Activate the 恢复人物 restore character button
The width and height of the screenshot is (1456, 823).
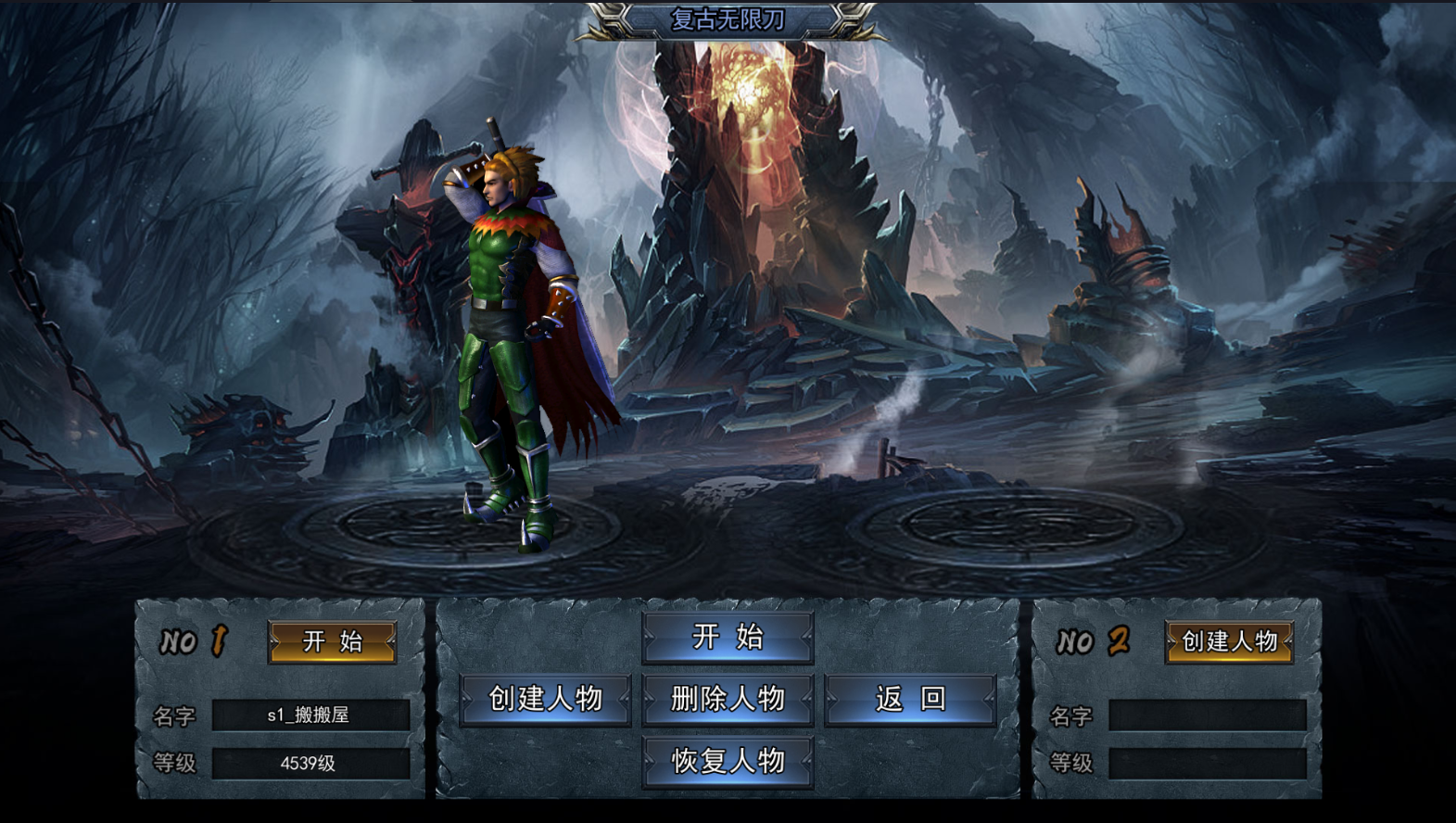click(x=728, y=761)
